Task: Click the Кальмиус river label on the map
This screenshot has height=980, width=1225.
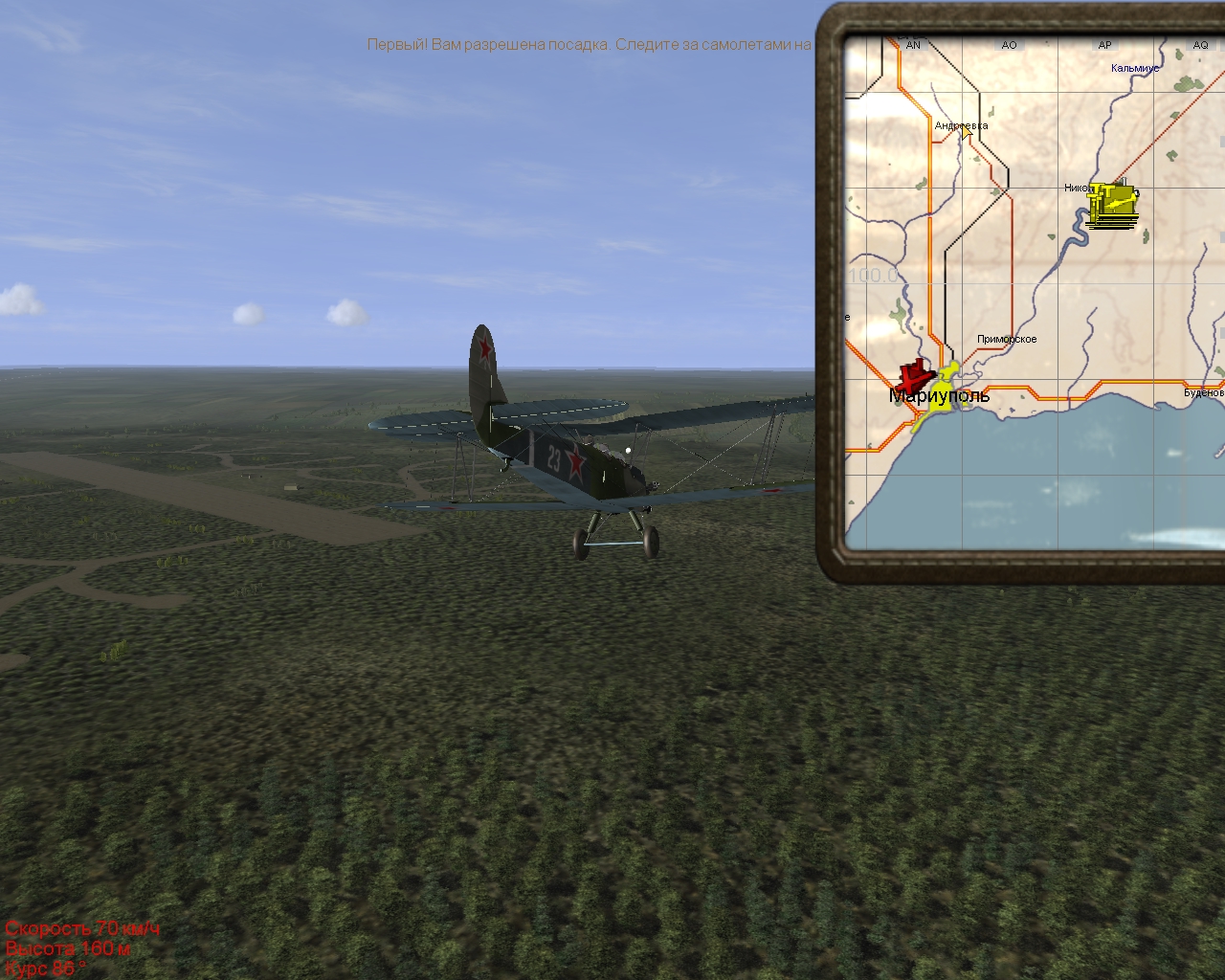Action: coord(1134,68)
